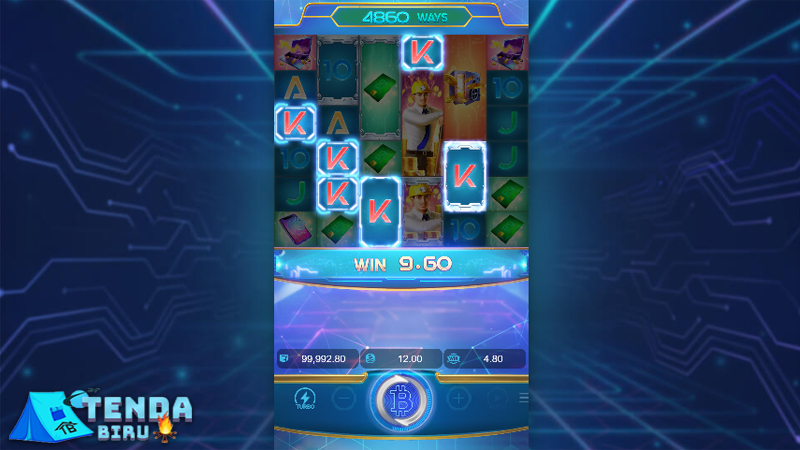Spin the reels with the Bitcoin button
Image resolution: width=800 pixels, height=450 pixels.
(x=401, y=398)
